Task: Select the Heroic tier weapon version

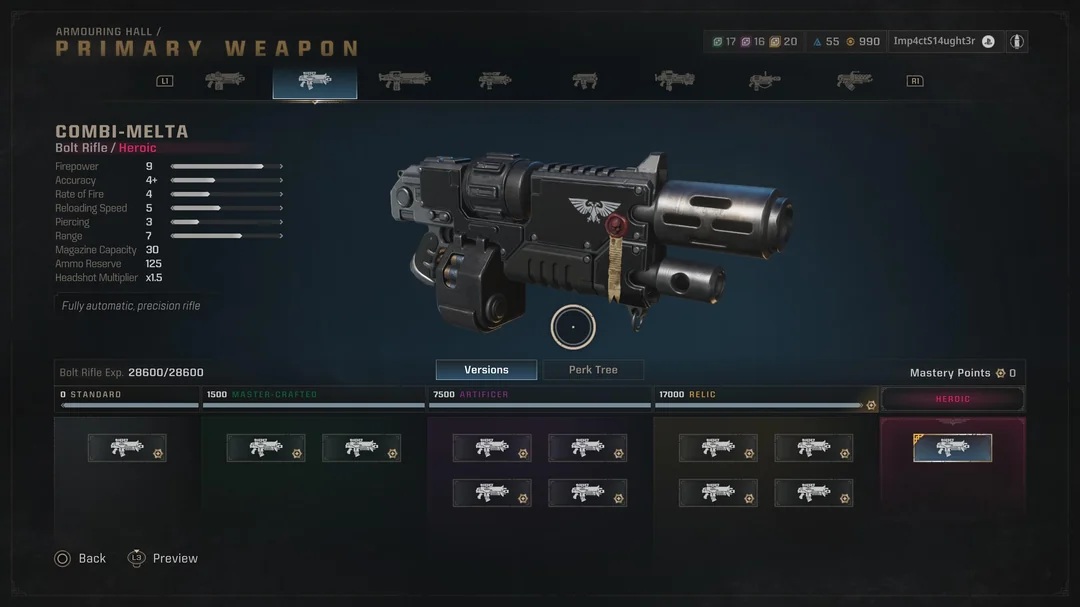Action: click(x=952, y=447)
